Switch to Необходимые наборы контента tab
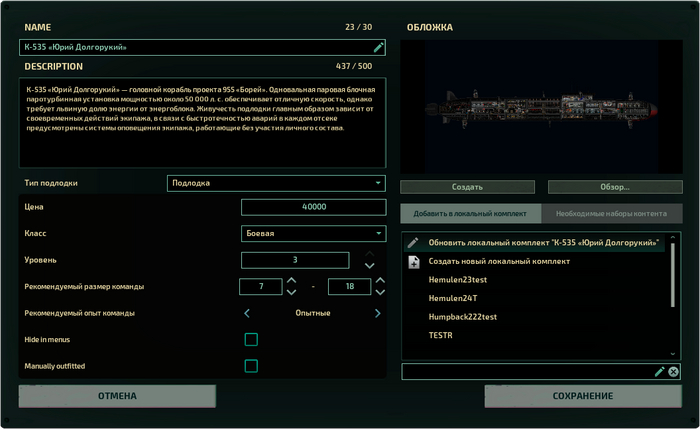The image size is (700, 429). pos(611,213)
